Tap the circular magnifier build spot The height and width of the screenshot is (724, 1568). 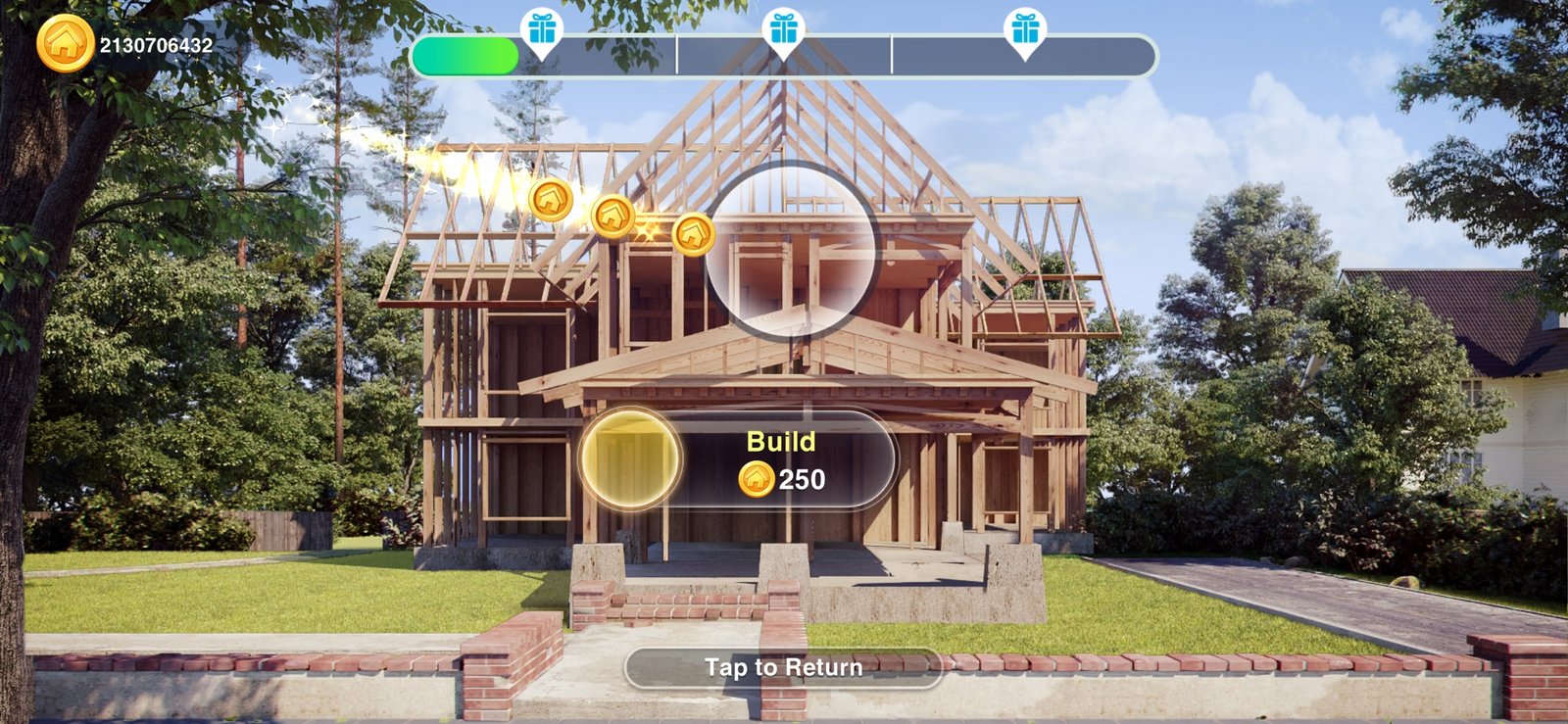click(790, 252)
